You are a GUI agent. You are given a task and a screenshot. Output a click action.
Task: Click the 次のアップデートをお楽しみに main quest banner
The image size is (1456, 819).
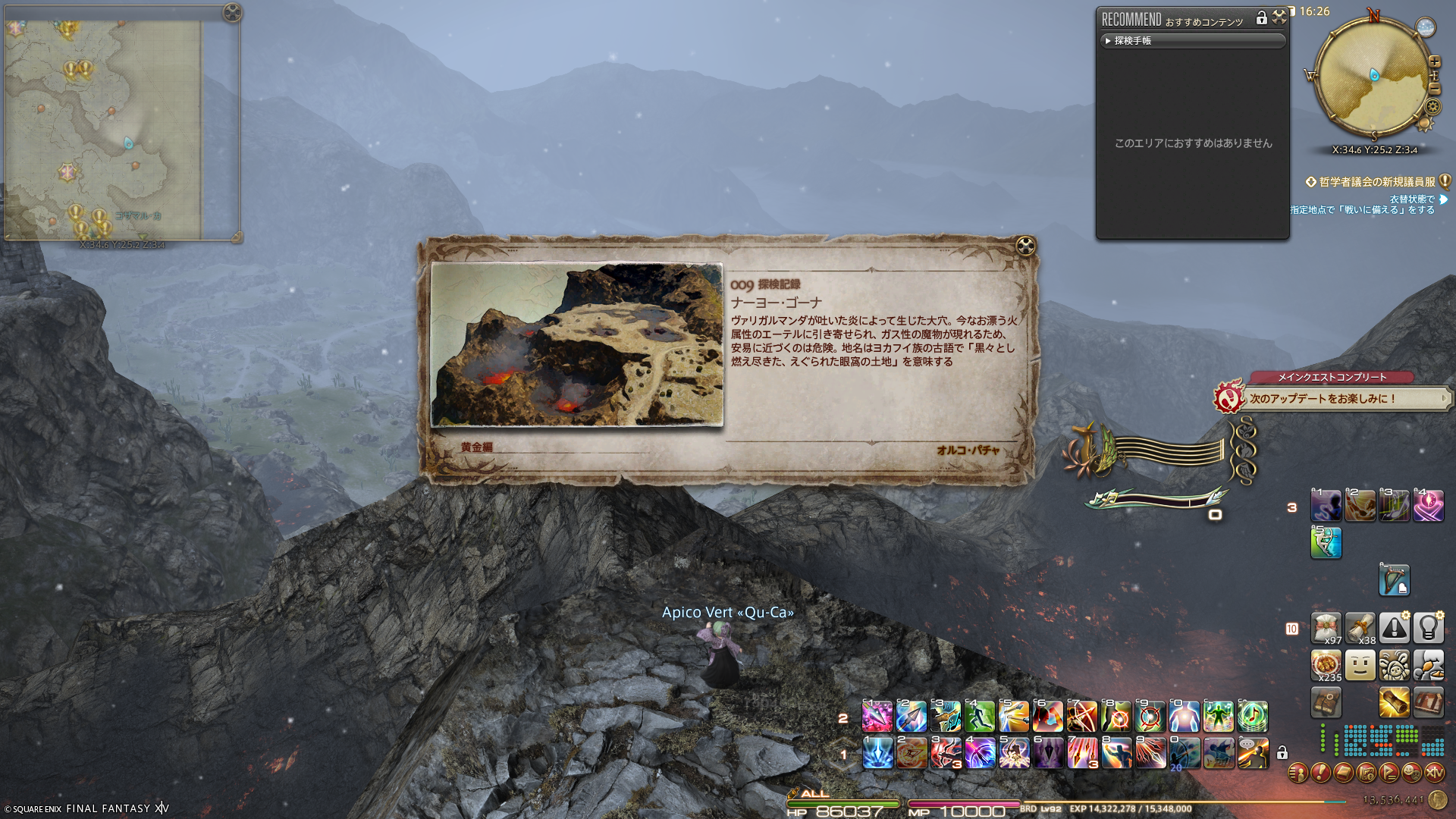pos(1335,399)
